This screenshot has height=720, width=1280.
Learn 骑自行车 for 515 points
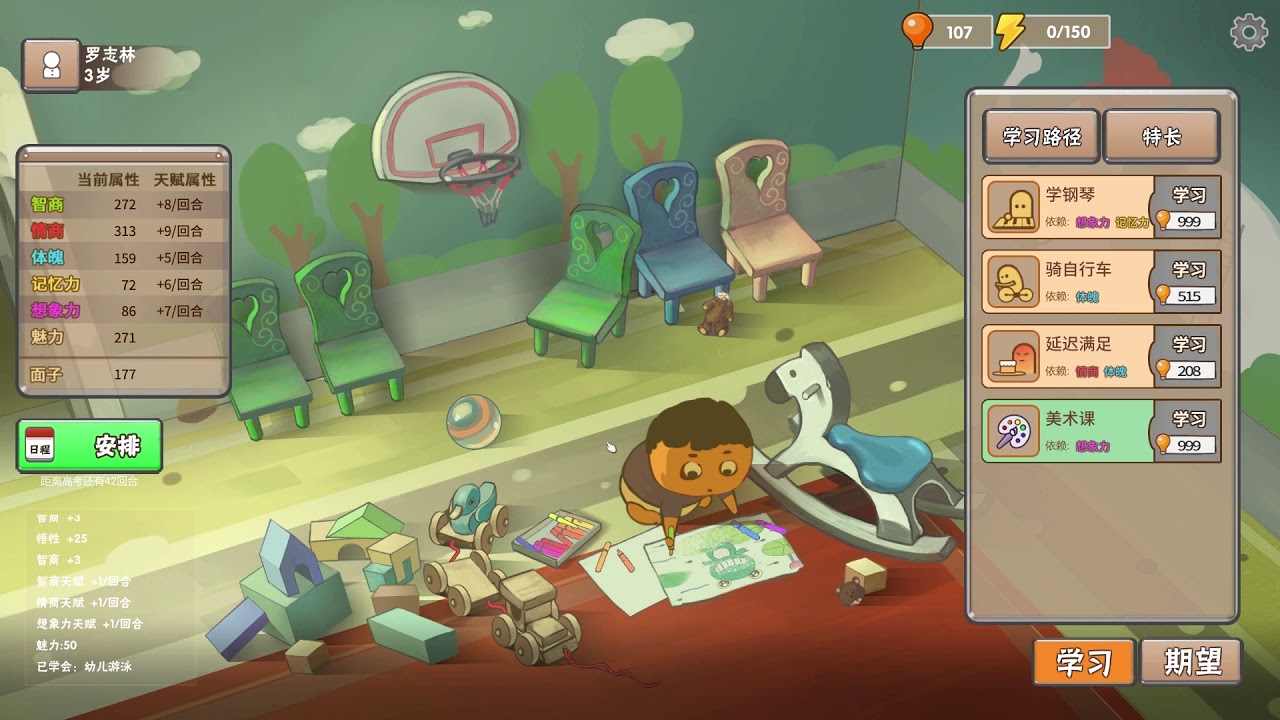[x=1188, y=281]
